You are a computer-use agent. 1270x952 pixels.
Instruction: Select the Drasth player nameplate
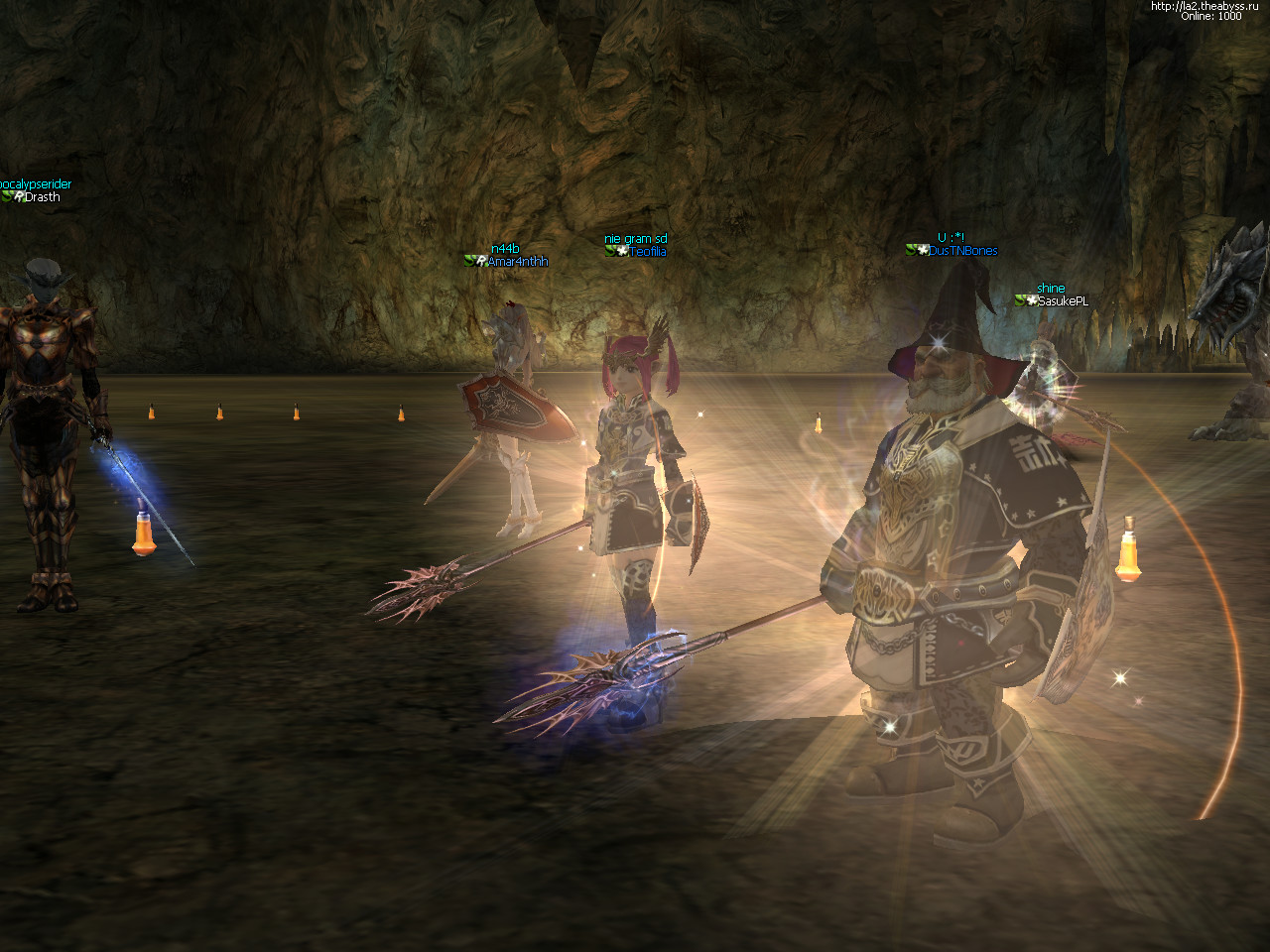click(x=42, y=197)
